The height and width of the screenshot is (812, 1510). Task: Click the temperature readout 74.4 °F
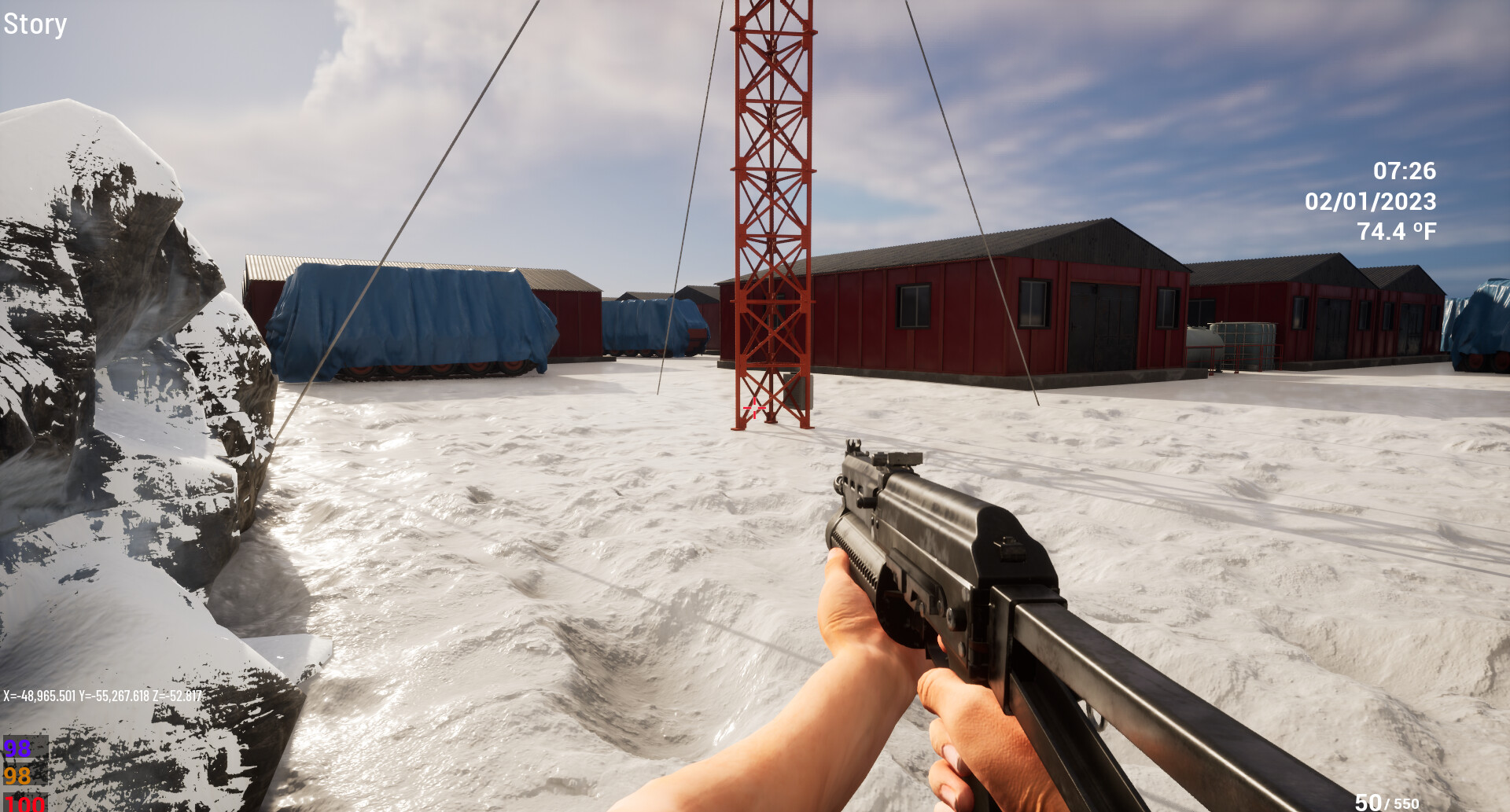(x=1396, y=231)
